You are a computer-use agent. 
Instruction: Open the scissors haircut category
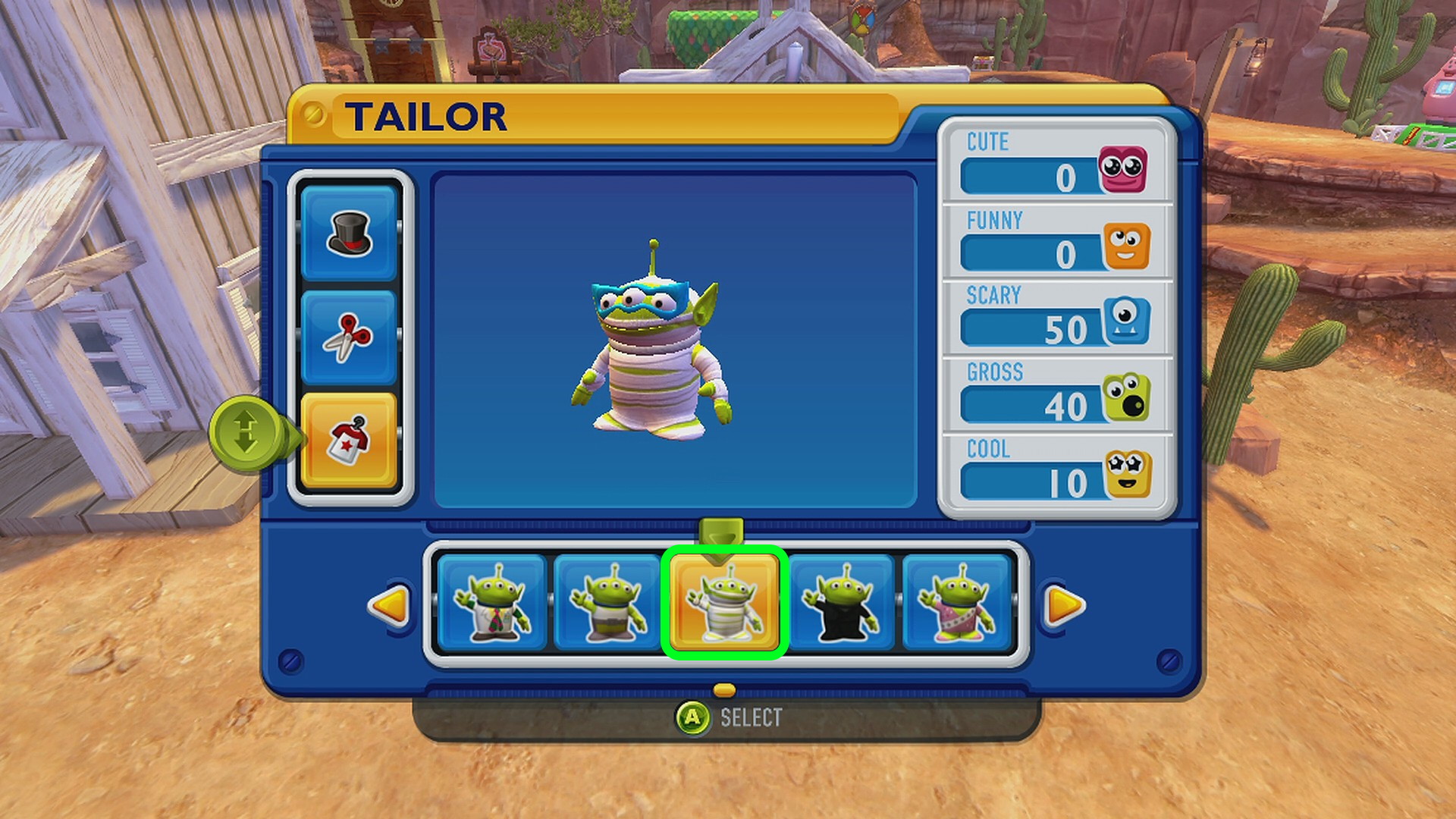349,337
